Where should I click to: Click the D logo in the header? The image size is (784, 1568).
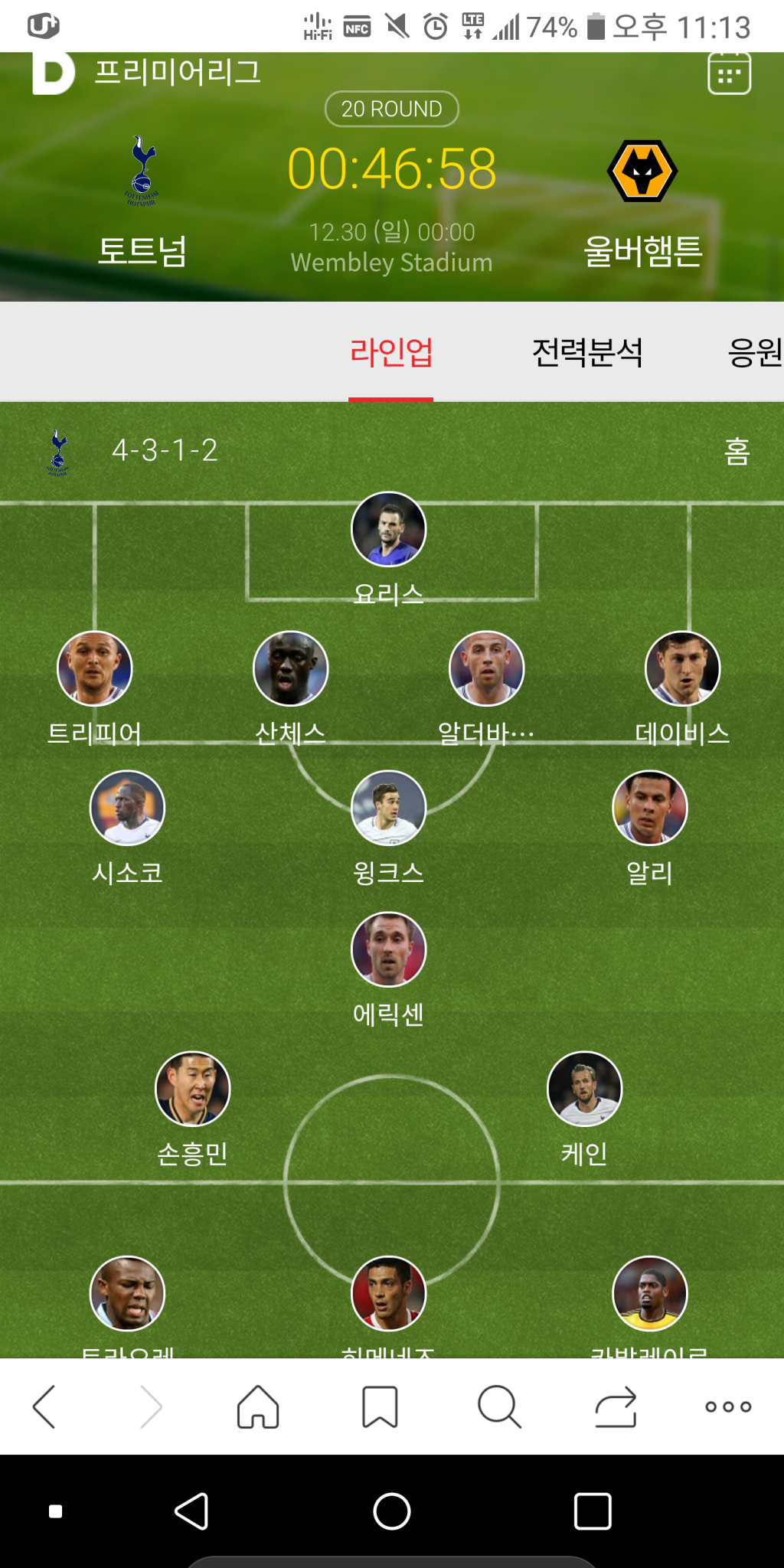point(53,73)
